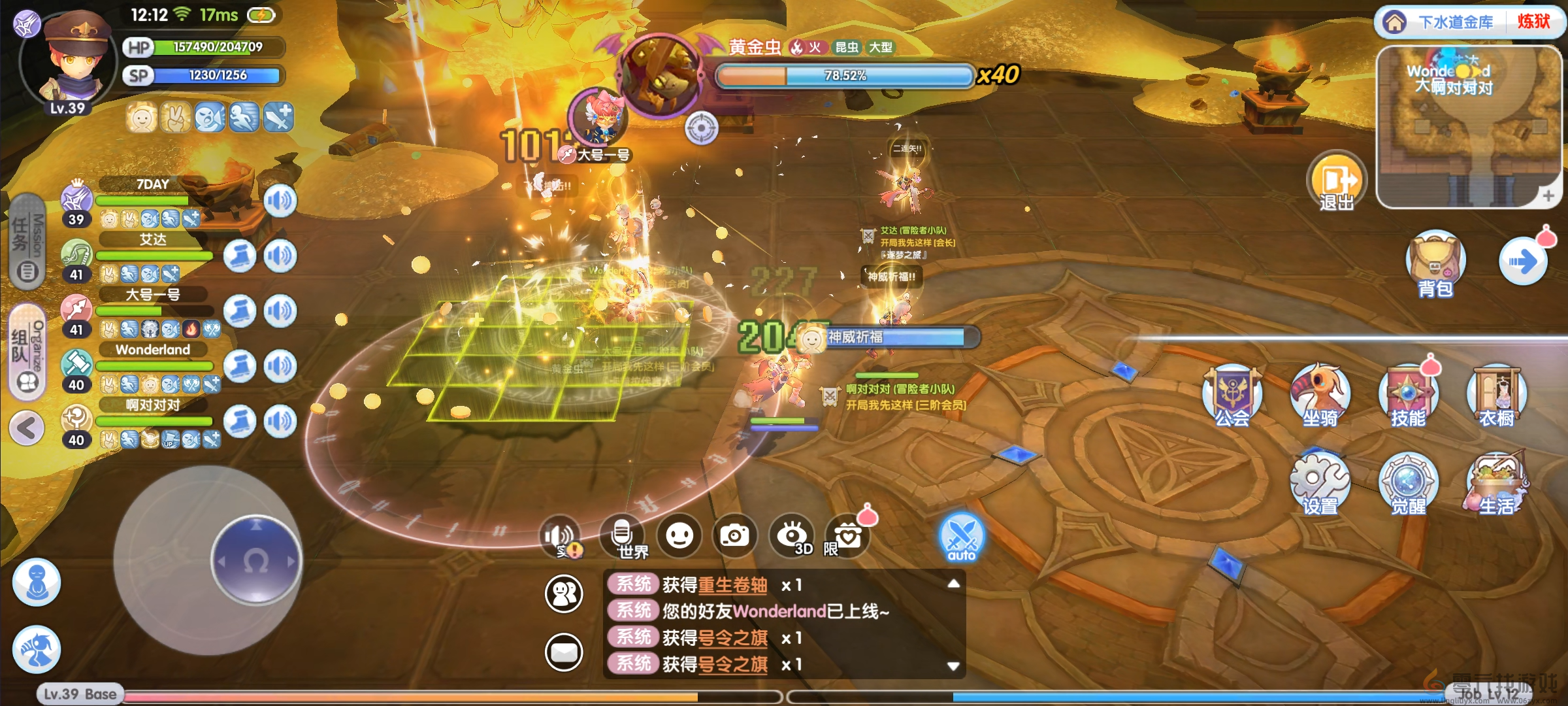Collapse the party panel with left arrow
This screenshot has width=1568, height=706.
[x=27, y=429]
